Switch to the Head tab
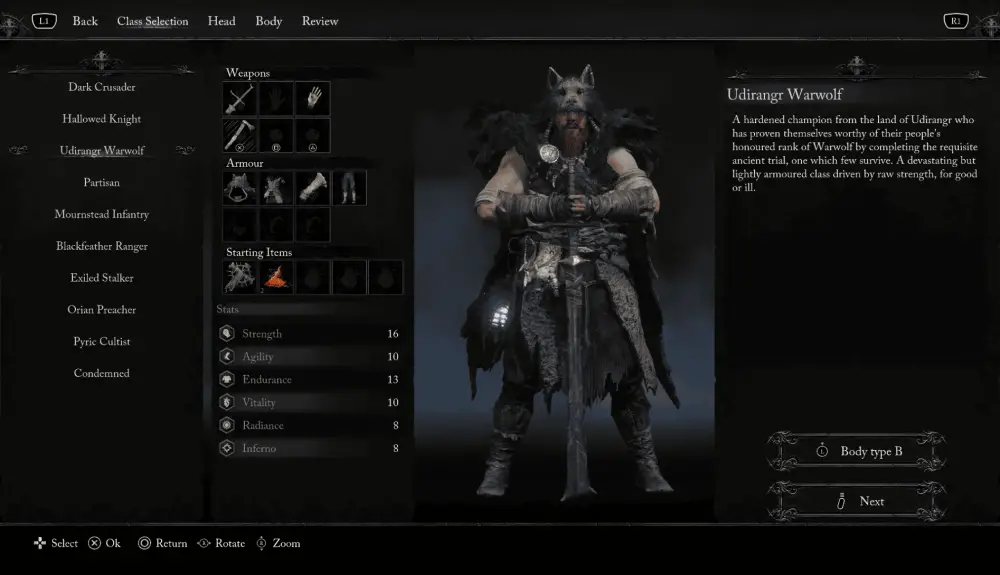The width and height of the screenshot is (1000, 575). [221, 21]
